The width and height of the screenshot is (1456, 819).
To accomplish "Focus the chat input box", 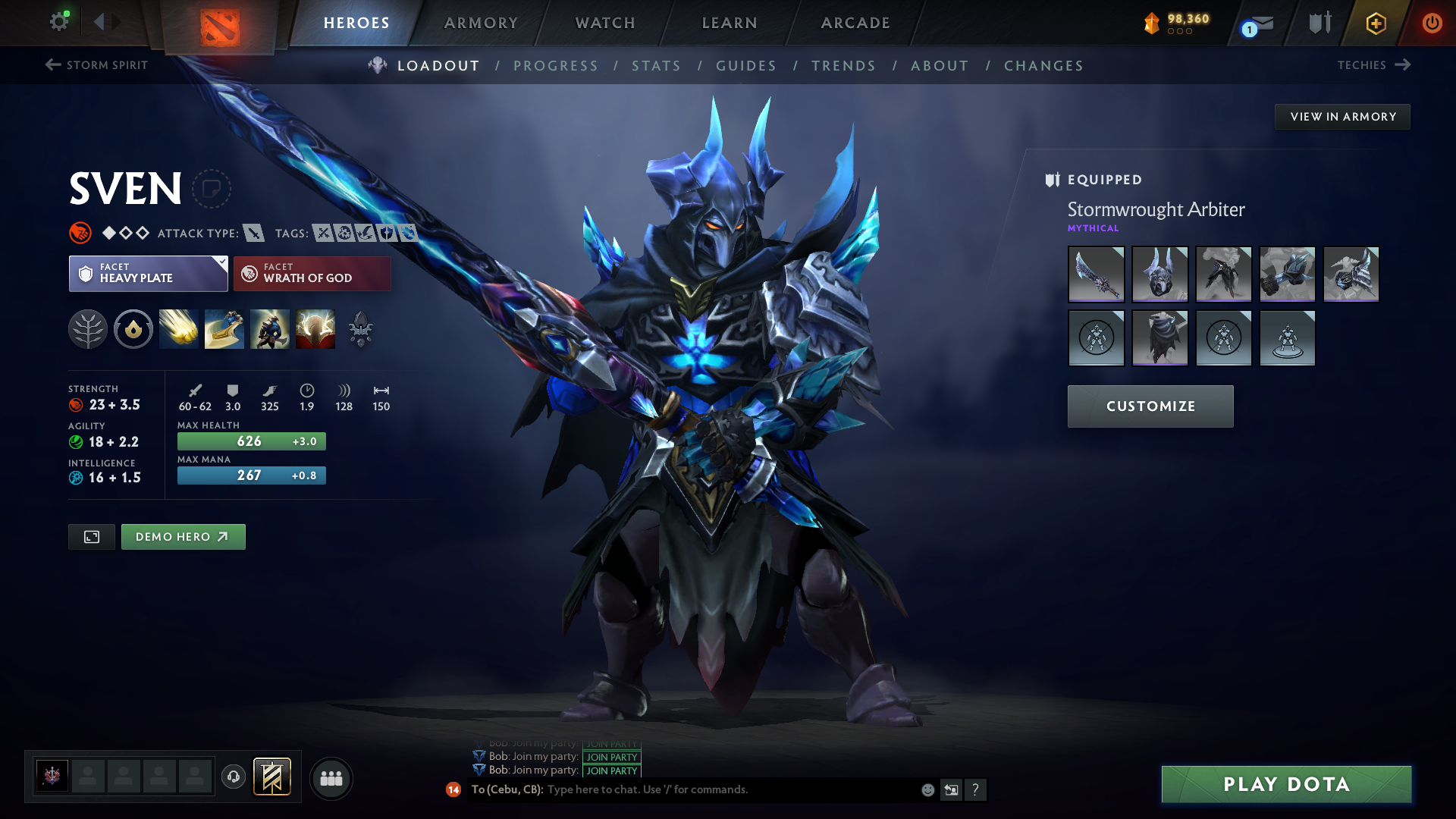I will [728, 789].
